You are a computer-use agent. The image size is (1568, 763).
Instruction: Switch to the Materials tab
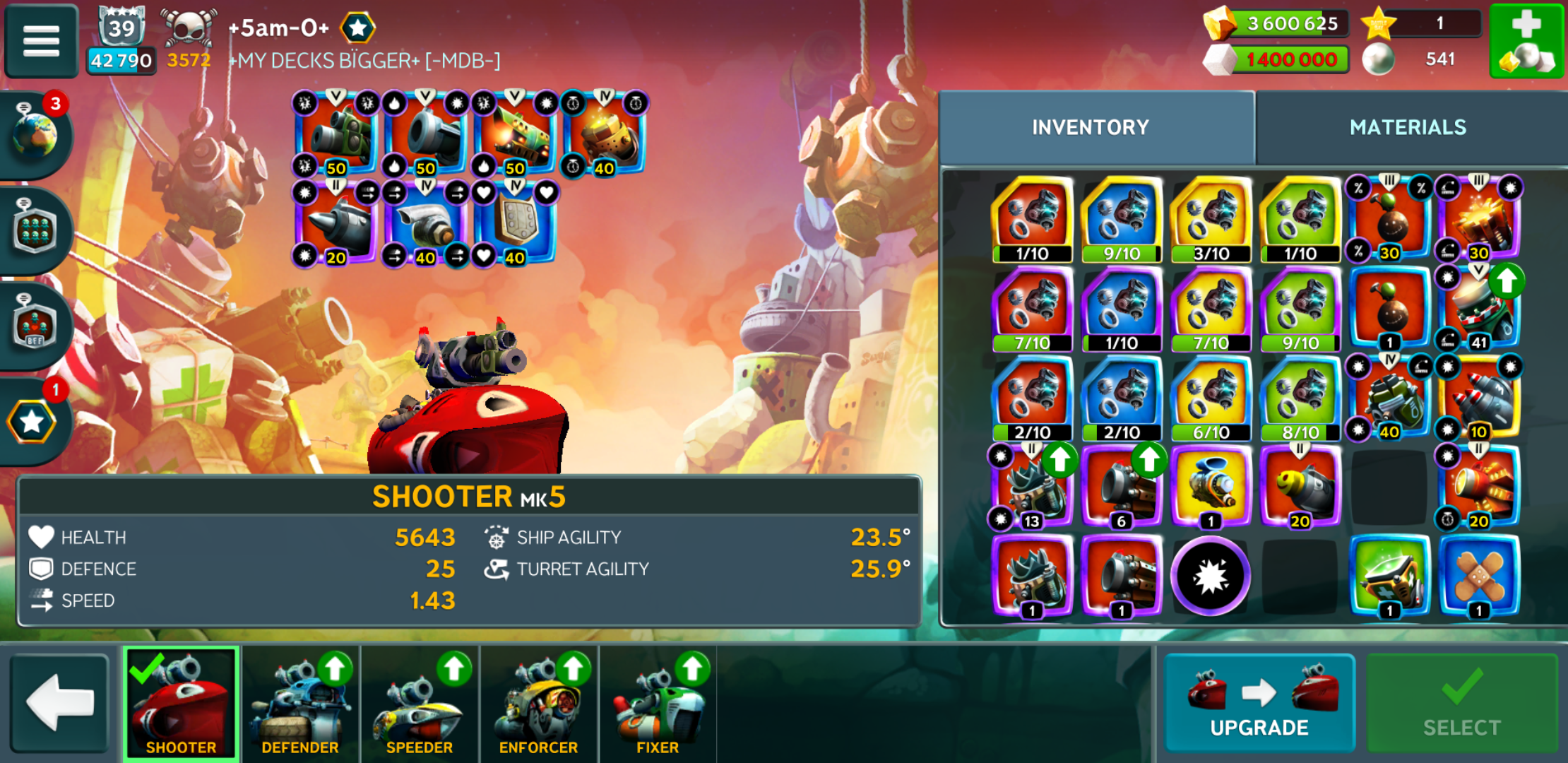[x=1407, y=127]
